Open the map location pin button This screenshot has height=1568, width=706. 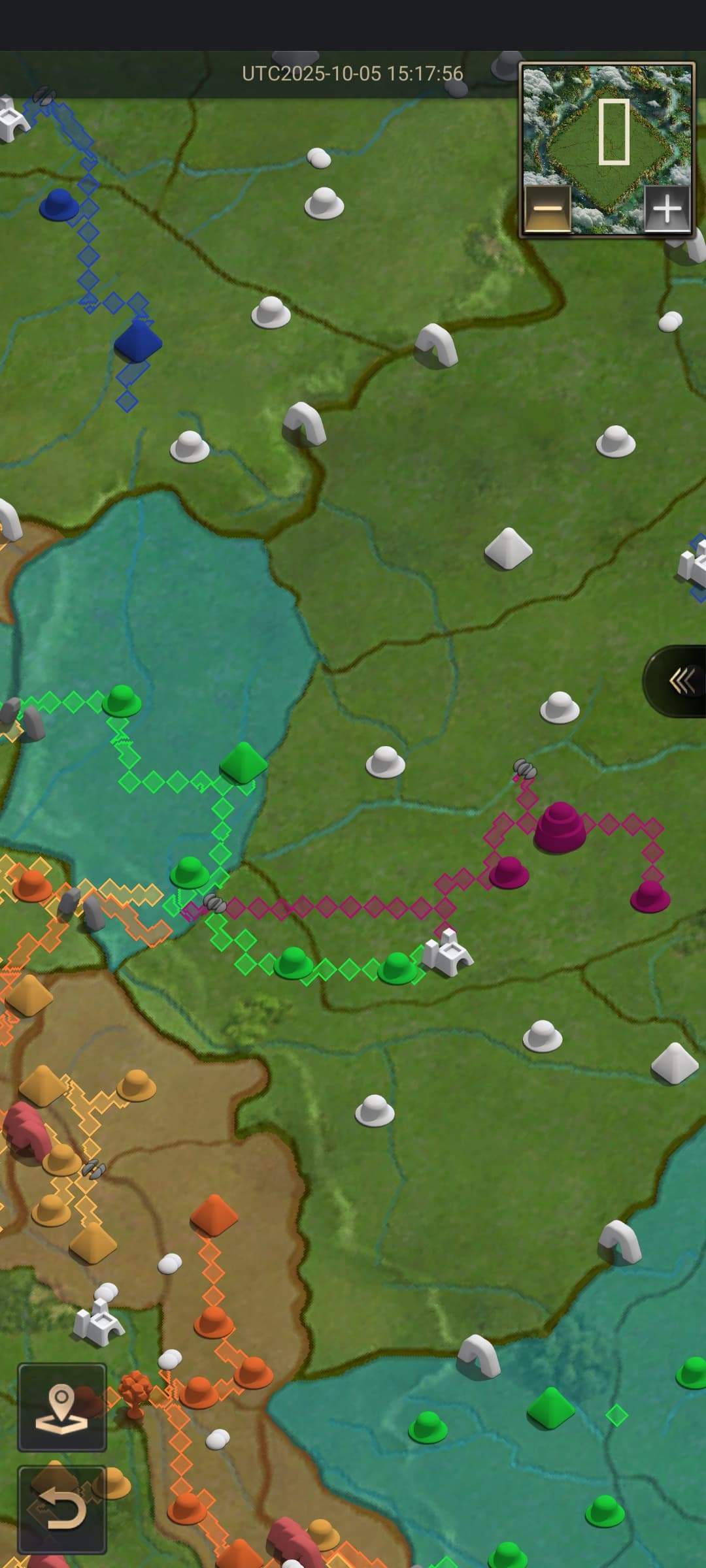[62, 1407]
